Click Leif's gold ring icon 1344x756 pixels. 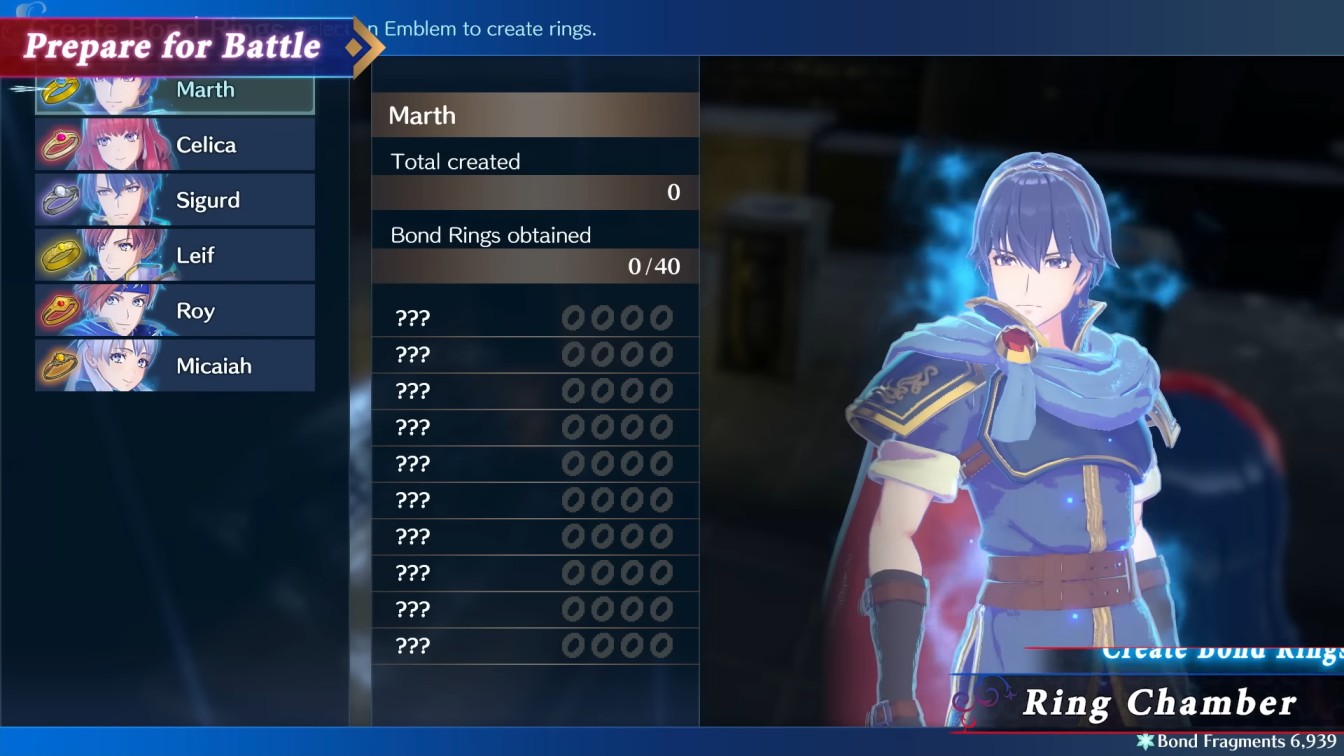point(61,255)
